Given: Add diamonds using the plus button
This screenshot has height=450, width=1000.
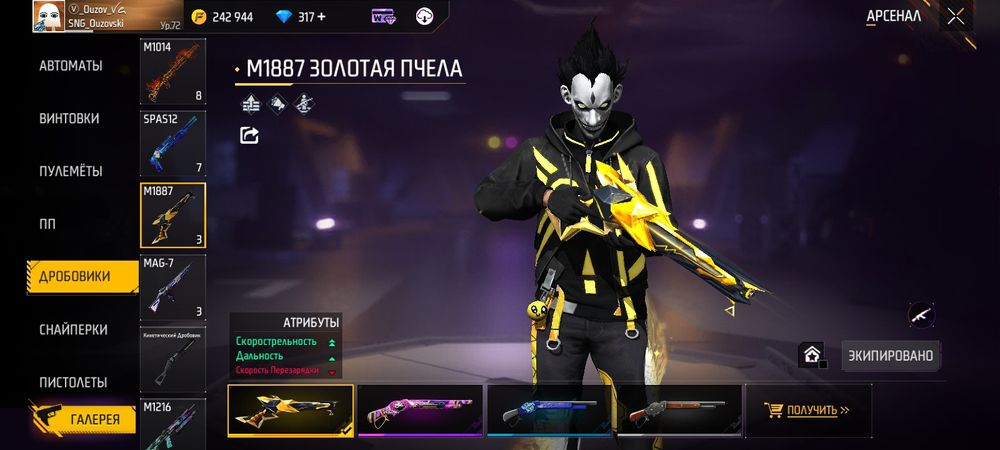Looking at the screenshot, I should (x=320, y=17).
